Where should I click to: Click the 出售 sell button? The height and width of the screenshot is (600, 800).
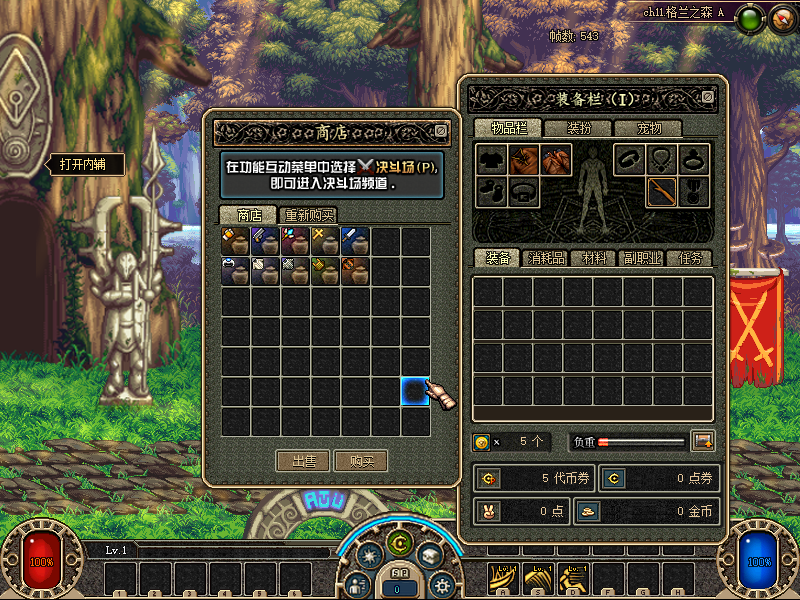coord(303,461)
